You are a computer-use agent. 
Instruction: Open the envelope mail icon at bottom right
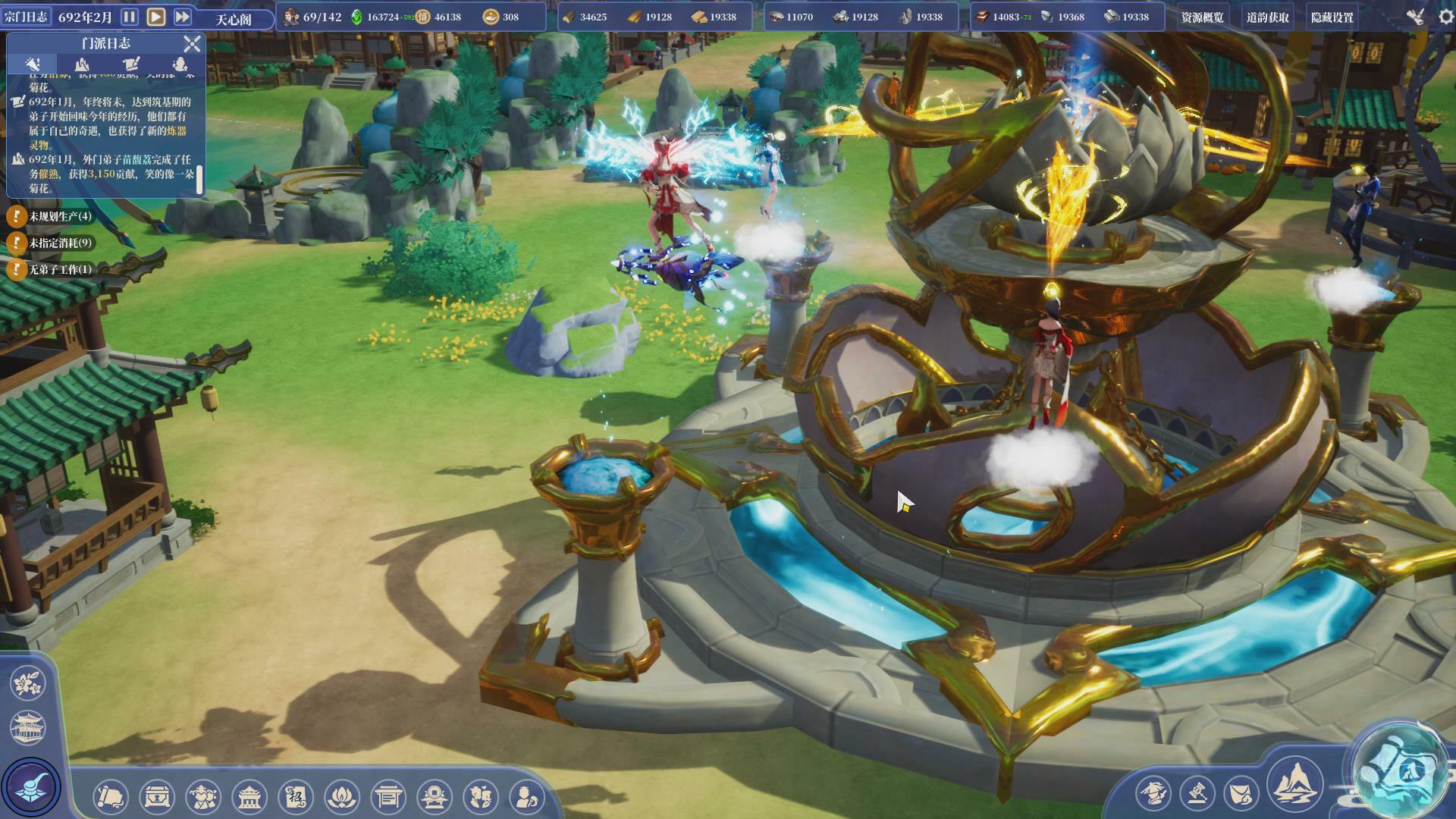click(1240, 795)
